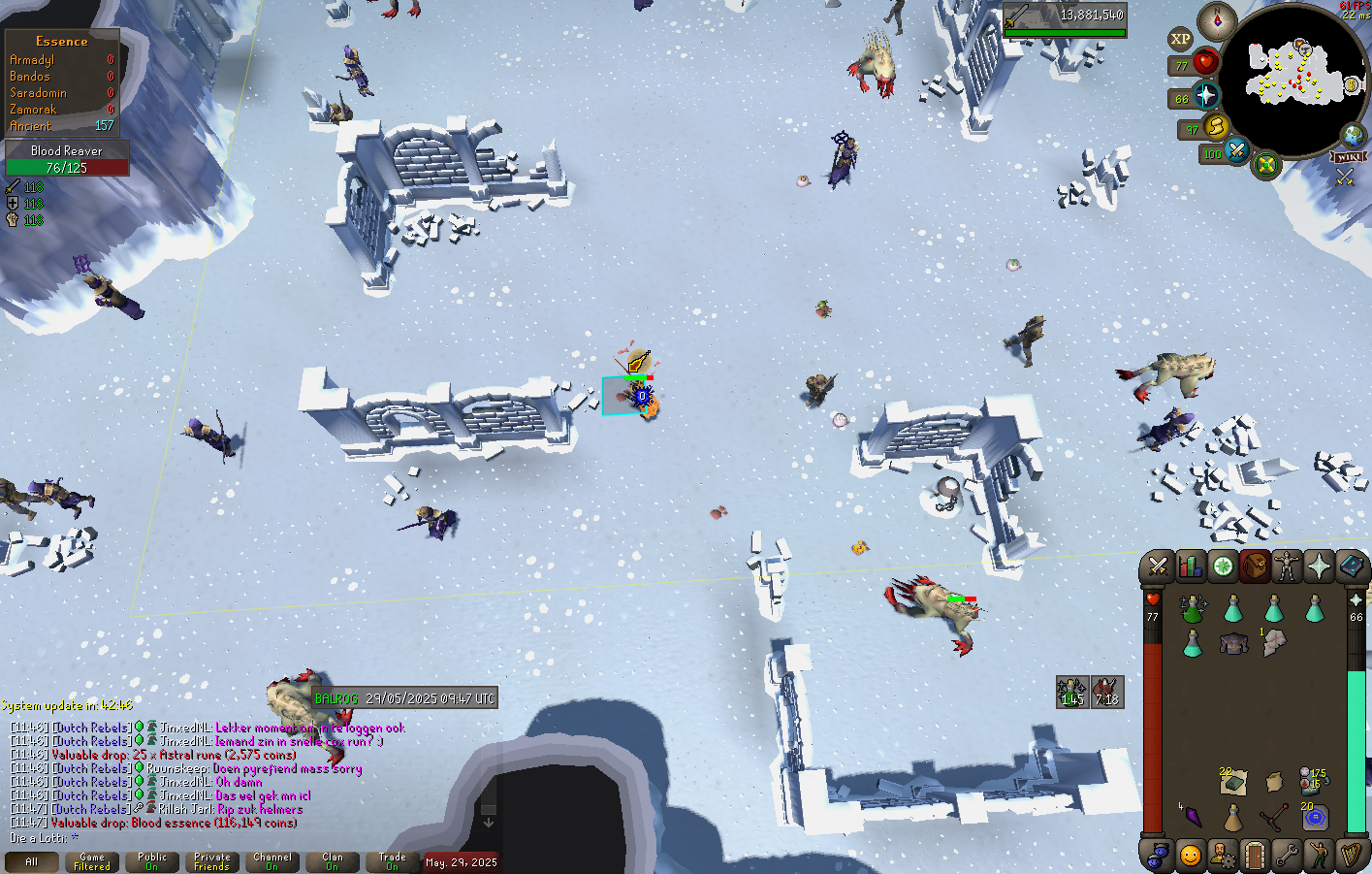This screenshot has height=874, width=1372.
Task: Toggle quick prayers on the prayer orb
Action: click(x=1205, y=95)
